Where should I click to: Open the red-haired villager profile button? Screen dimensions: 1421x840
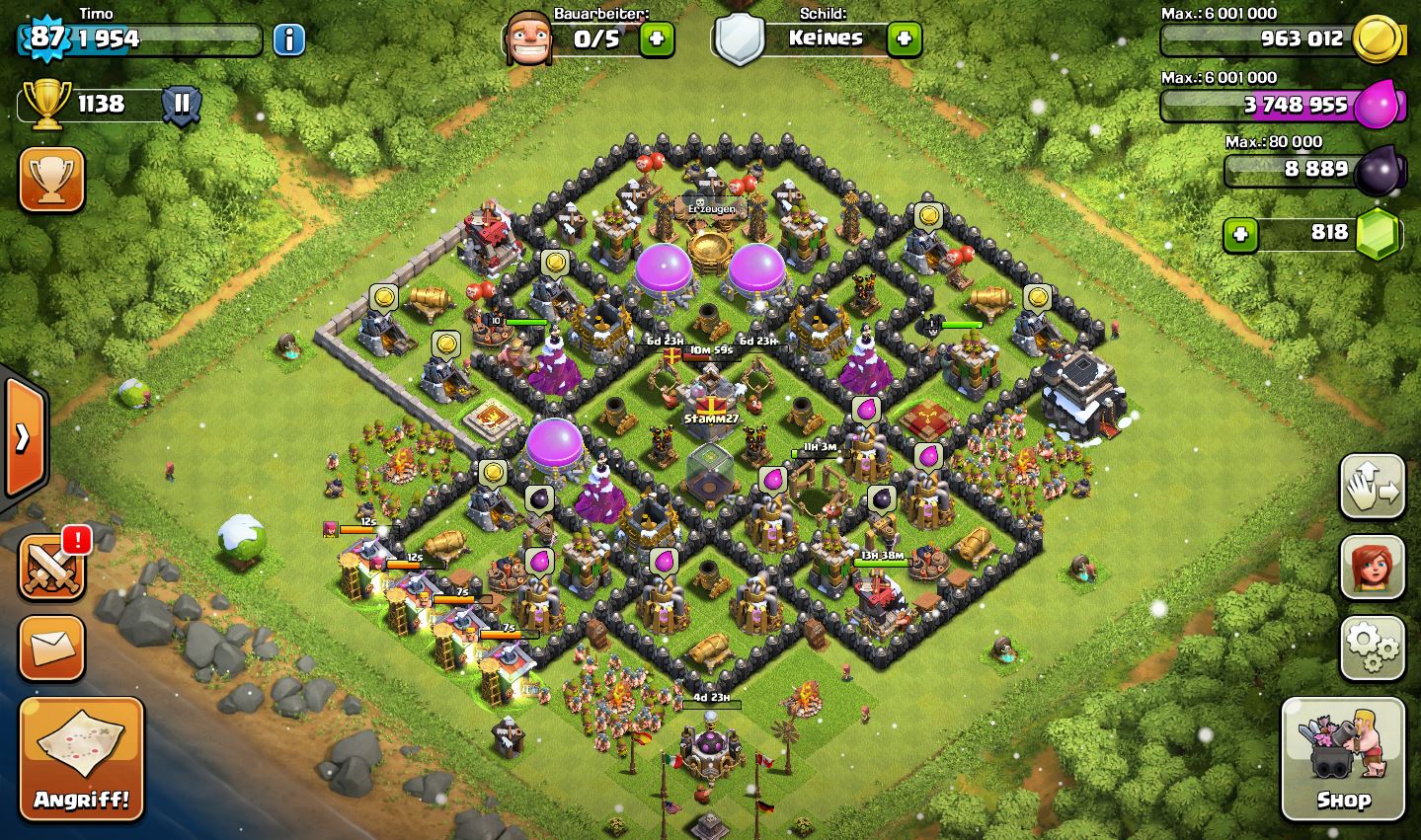(x=1372, y=568)
